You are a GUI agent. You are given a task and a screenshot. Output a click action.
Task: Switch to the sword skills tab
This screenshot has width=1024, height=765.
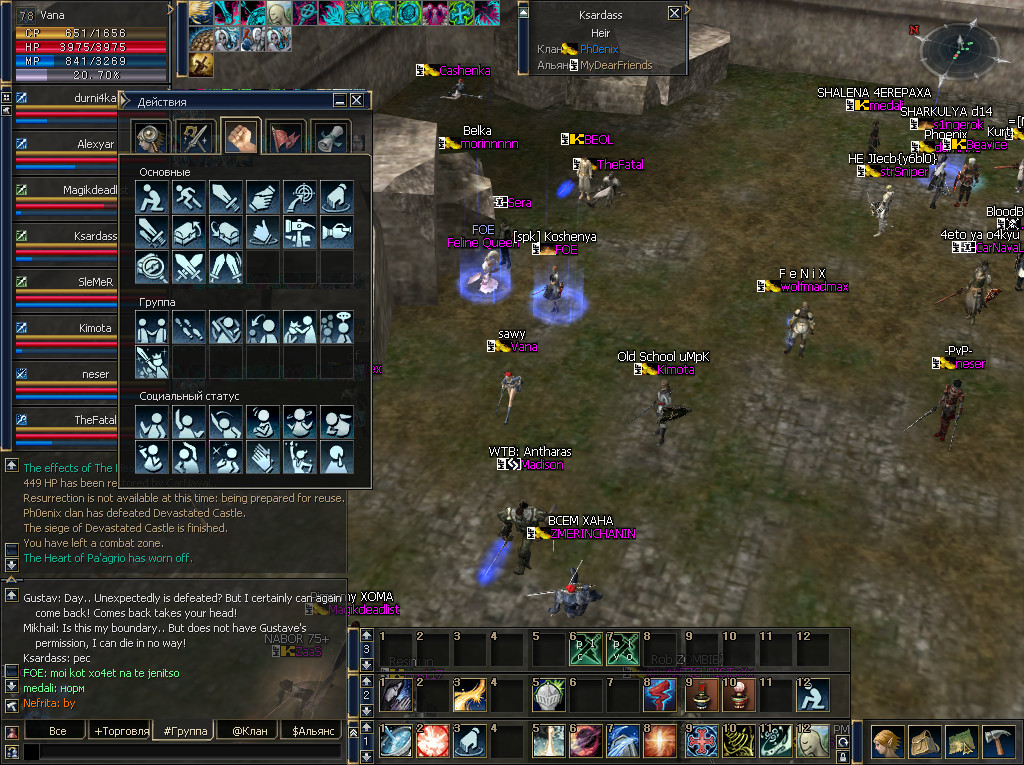[x=196, y=137]
